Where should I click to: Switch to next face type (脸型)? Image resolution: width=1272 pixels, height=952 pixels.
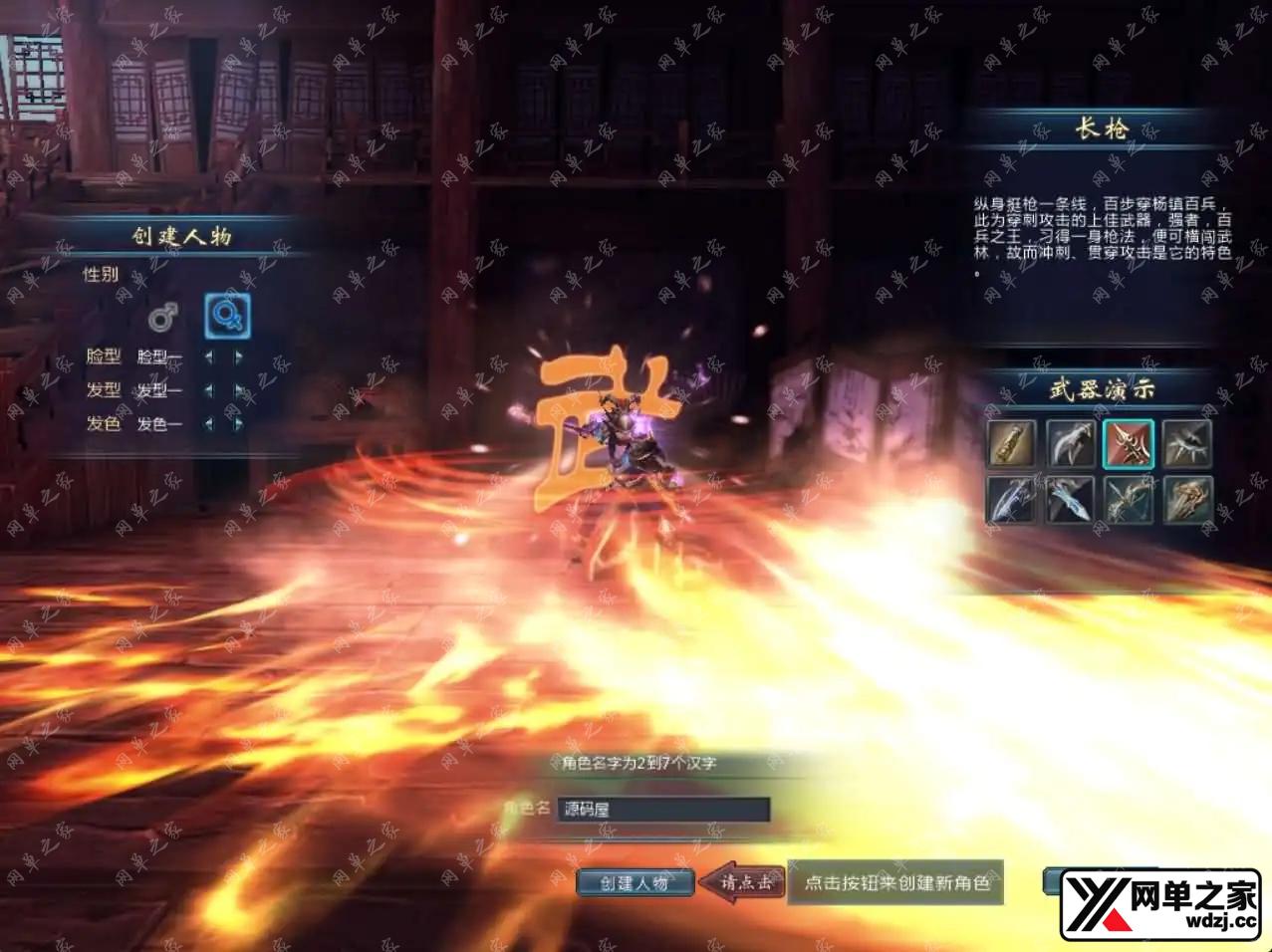click(x=239, y=357)
